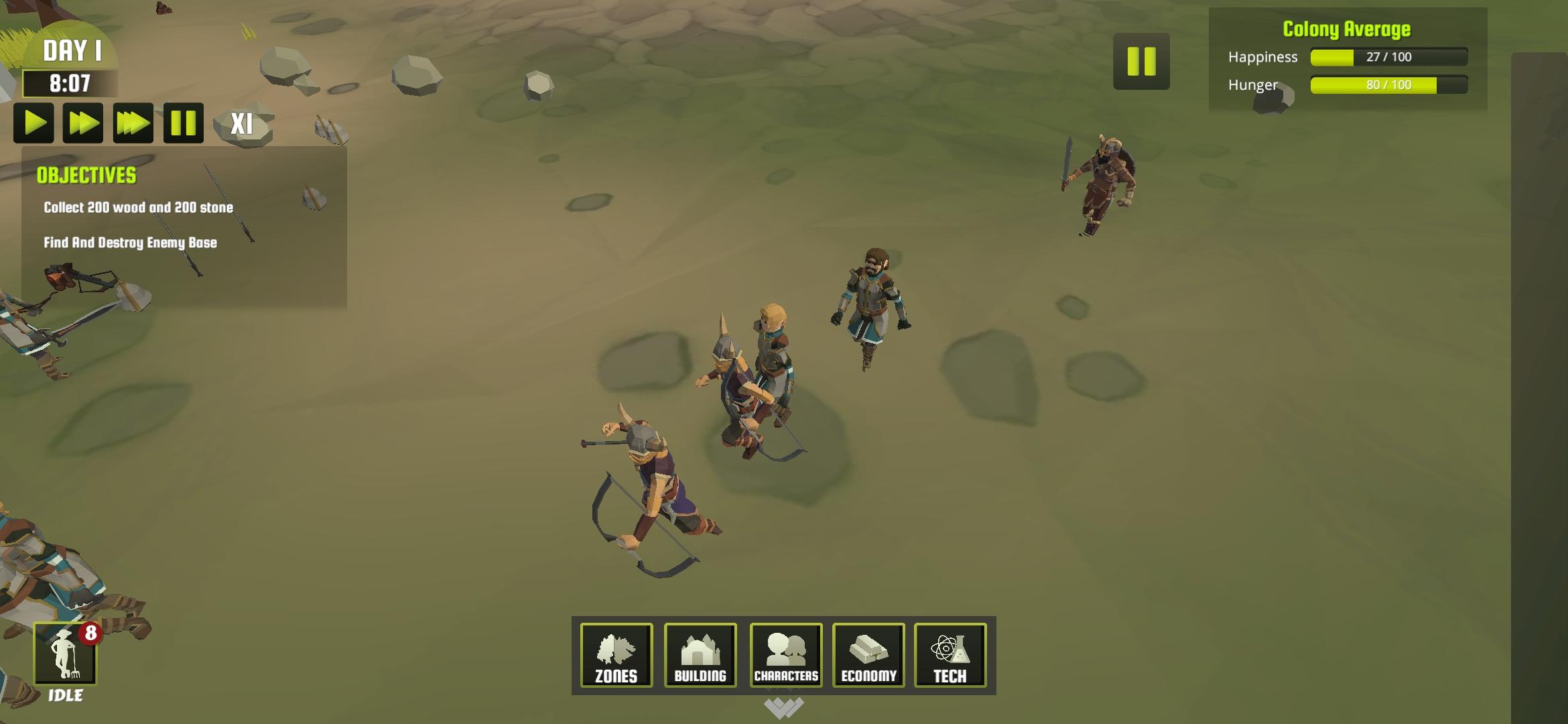
Task: Open the Tech research menu
Action: pyautogui.click(x=952, y=656)
